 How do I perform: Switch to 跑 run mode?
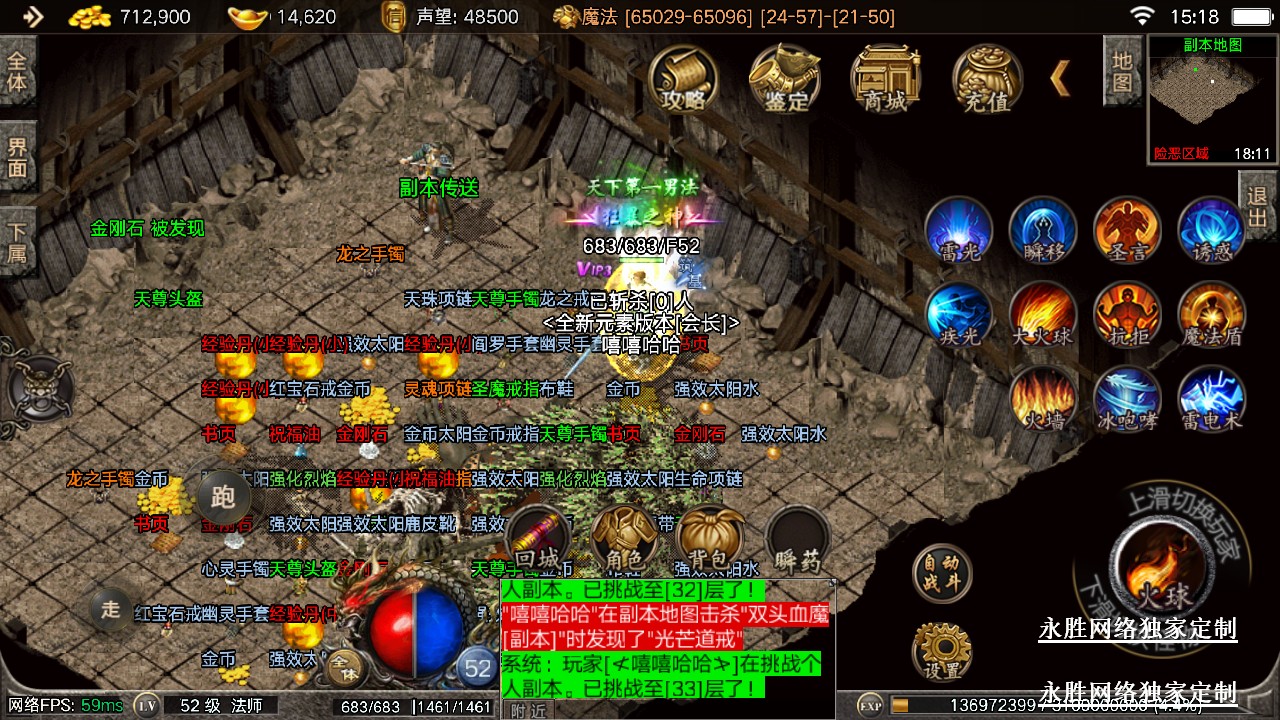[x=223, y=496]
